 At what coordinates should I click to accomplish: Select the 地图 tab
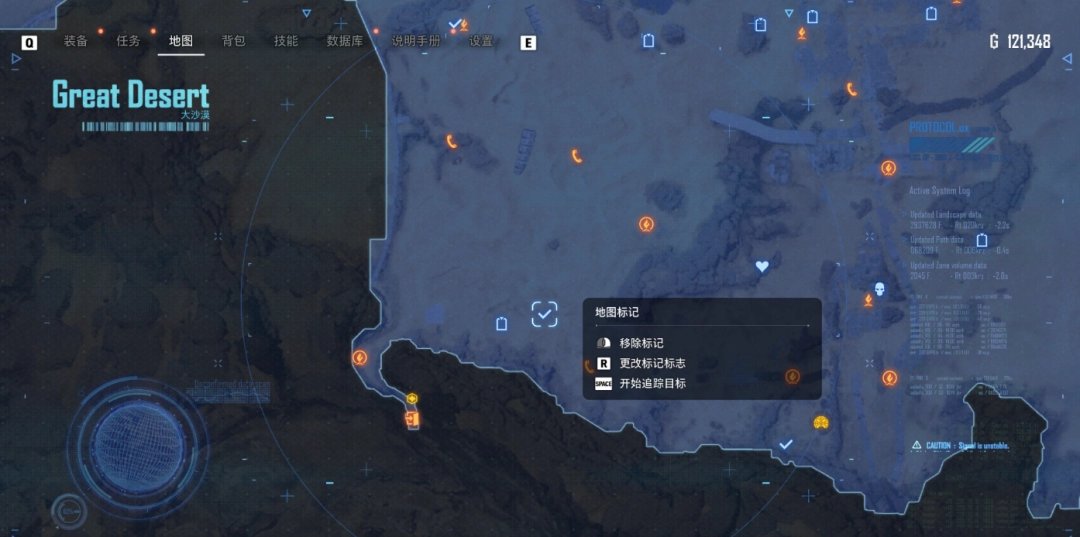(181, 41)
